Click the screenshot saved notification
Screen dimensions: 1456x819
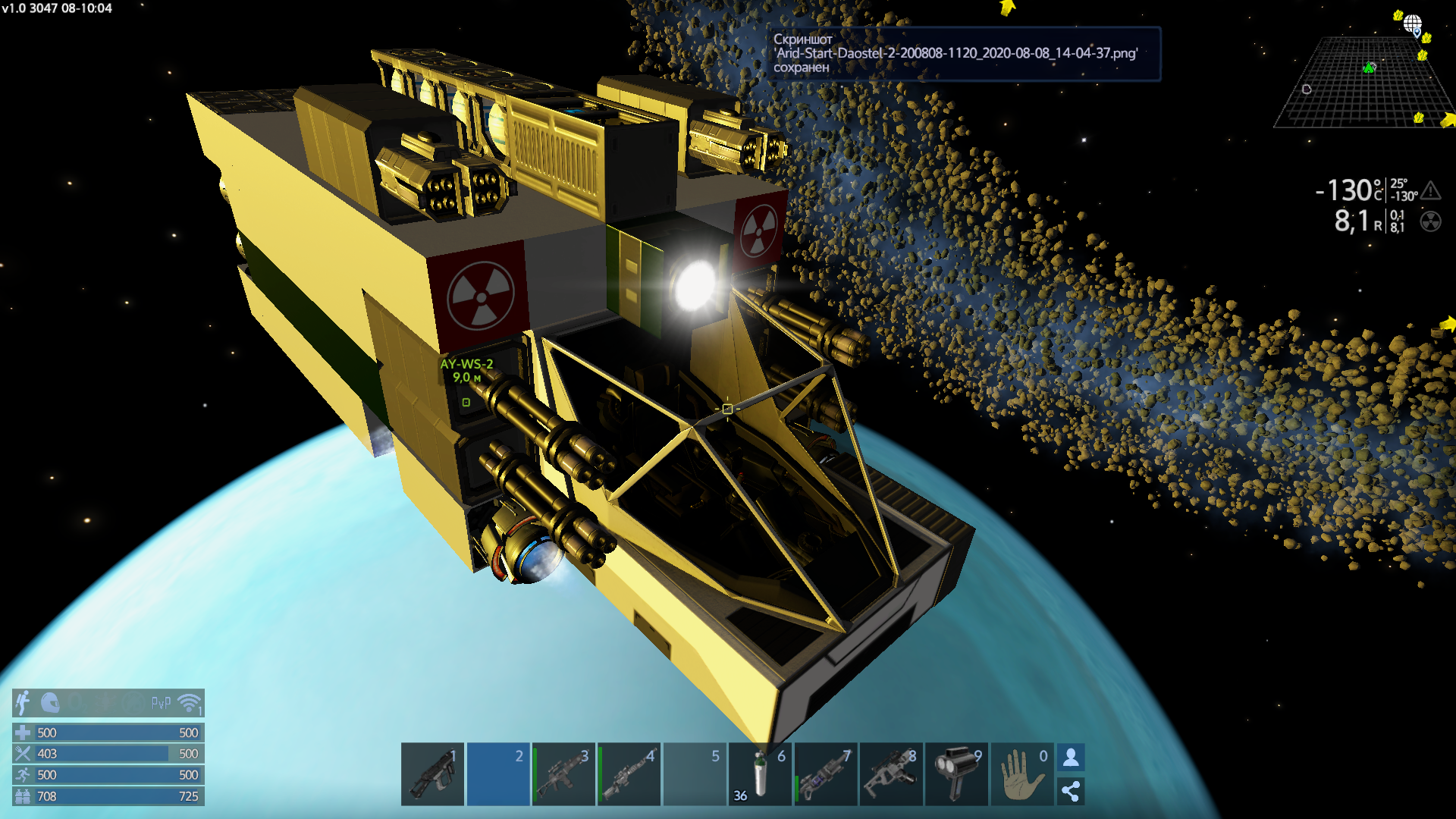tap(963, 54)
